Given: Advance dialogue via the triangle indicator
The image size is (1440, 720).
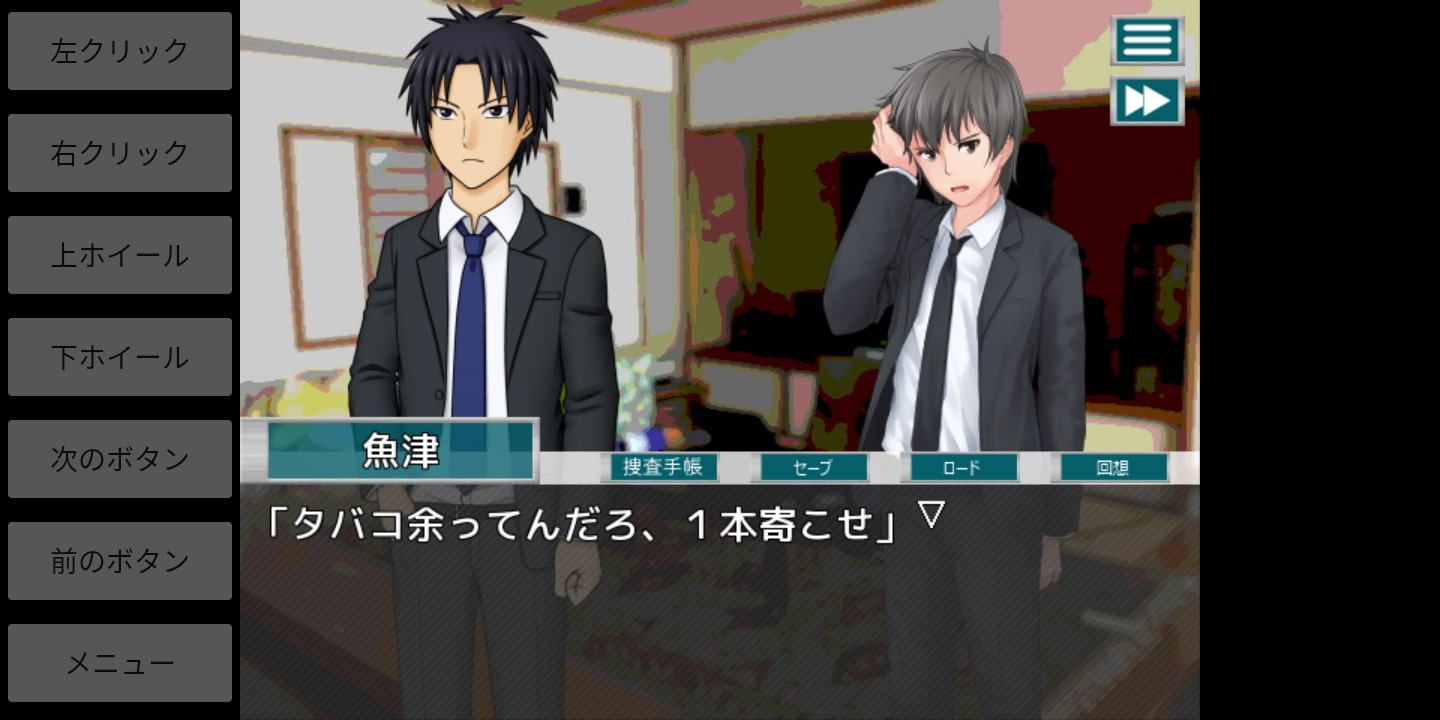Looking at the screenshot, I should [x=931, y=515].
